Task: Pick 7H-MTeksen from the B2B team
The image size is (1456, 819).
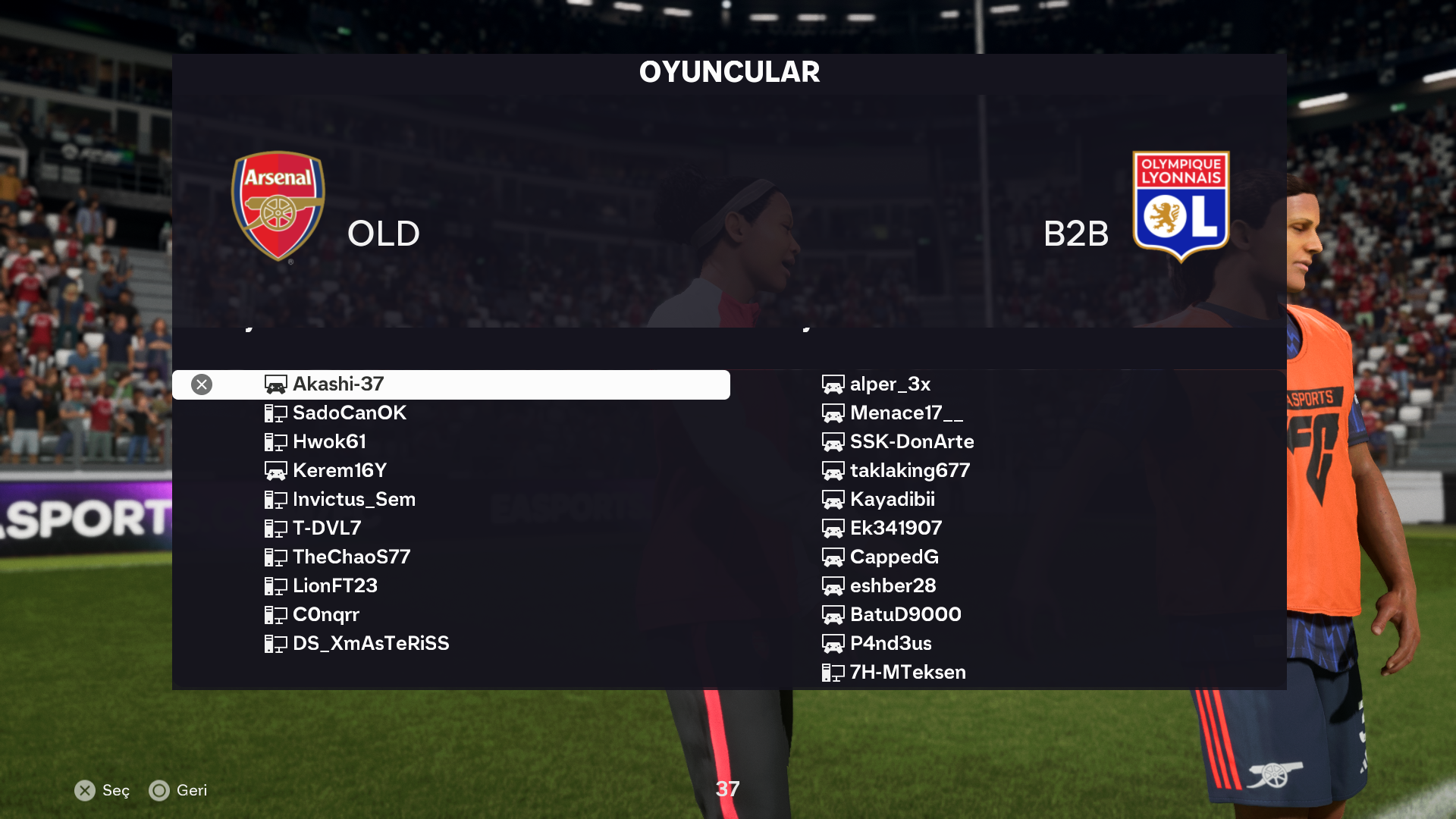Action: [907, 673]
